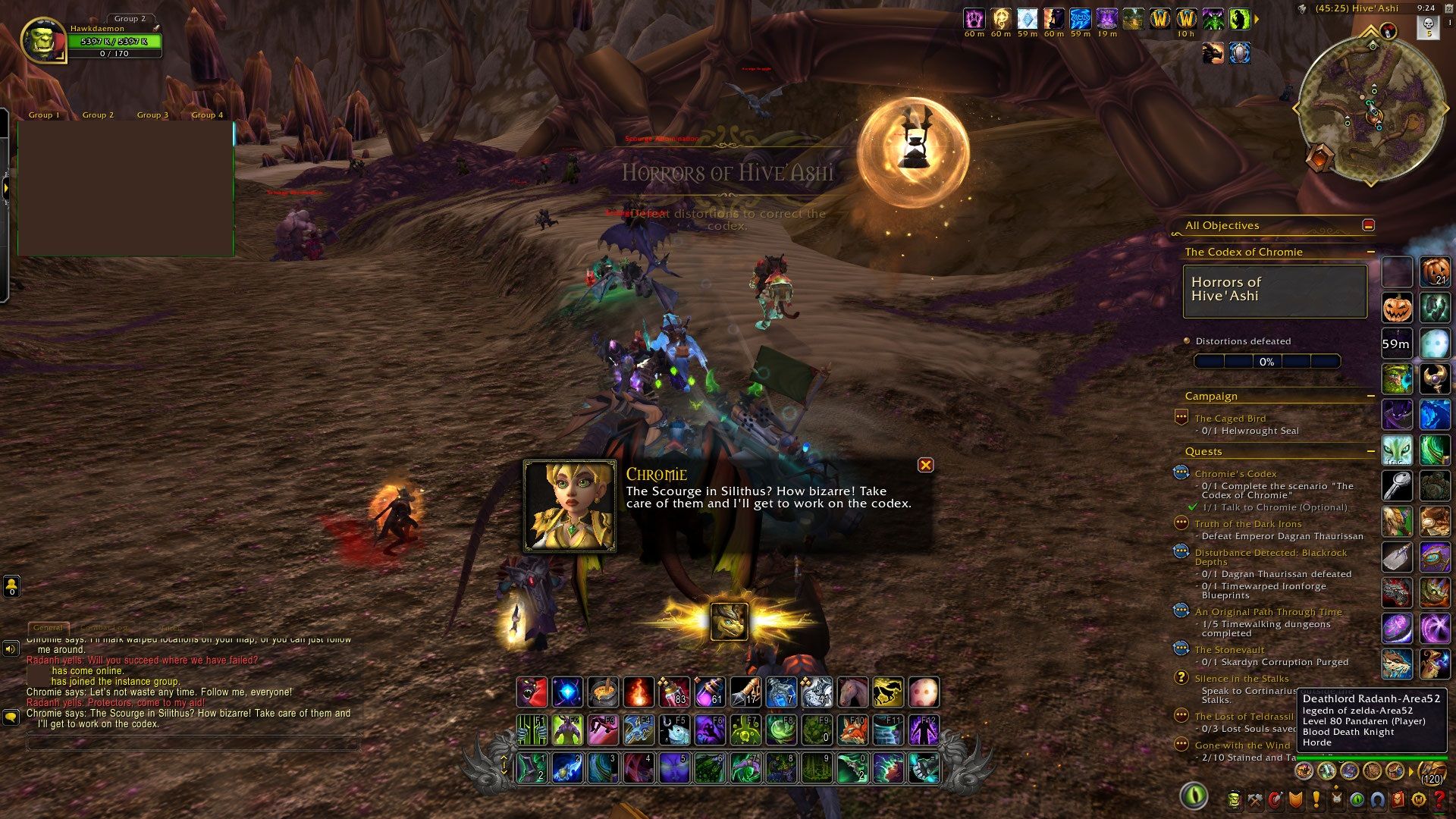Toggle the chat bubble icon
1456x819 pixels.
(11, 714)
